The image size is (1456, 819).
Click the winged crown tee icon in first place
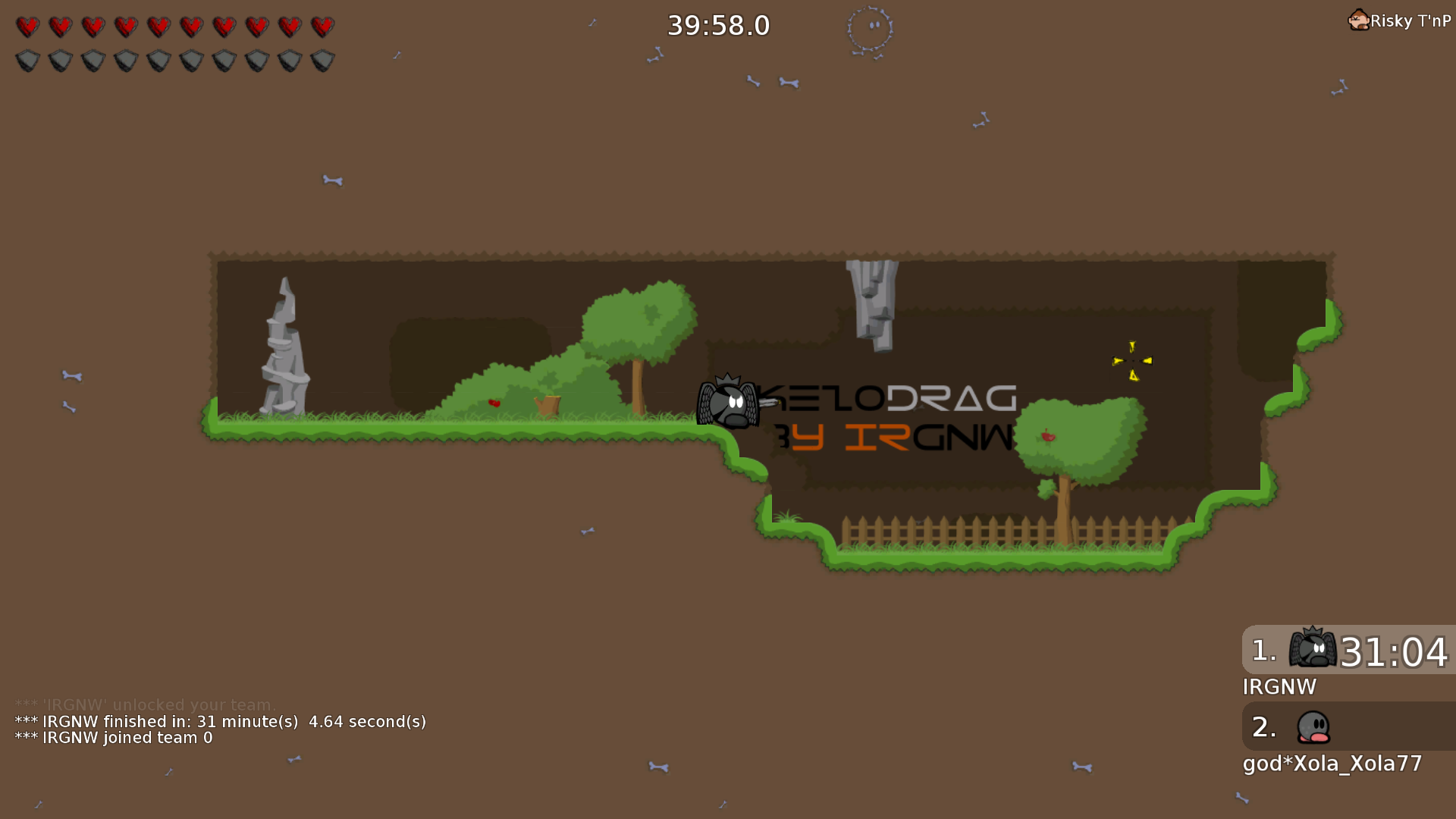(x=1312, y=650)
